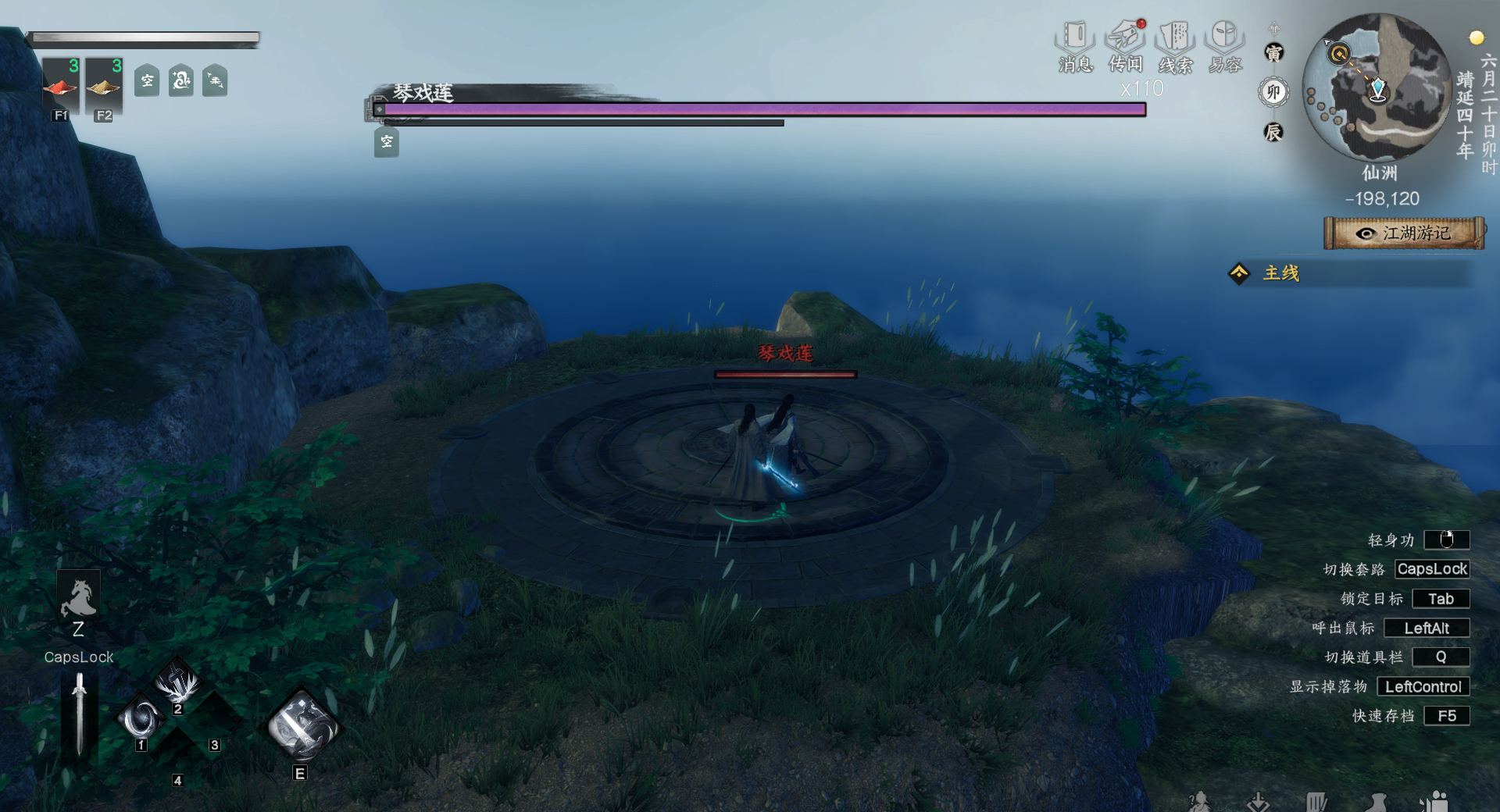
Task: Click the 辰 time-of-day marker
Action: click(x=1273, y=132)
